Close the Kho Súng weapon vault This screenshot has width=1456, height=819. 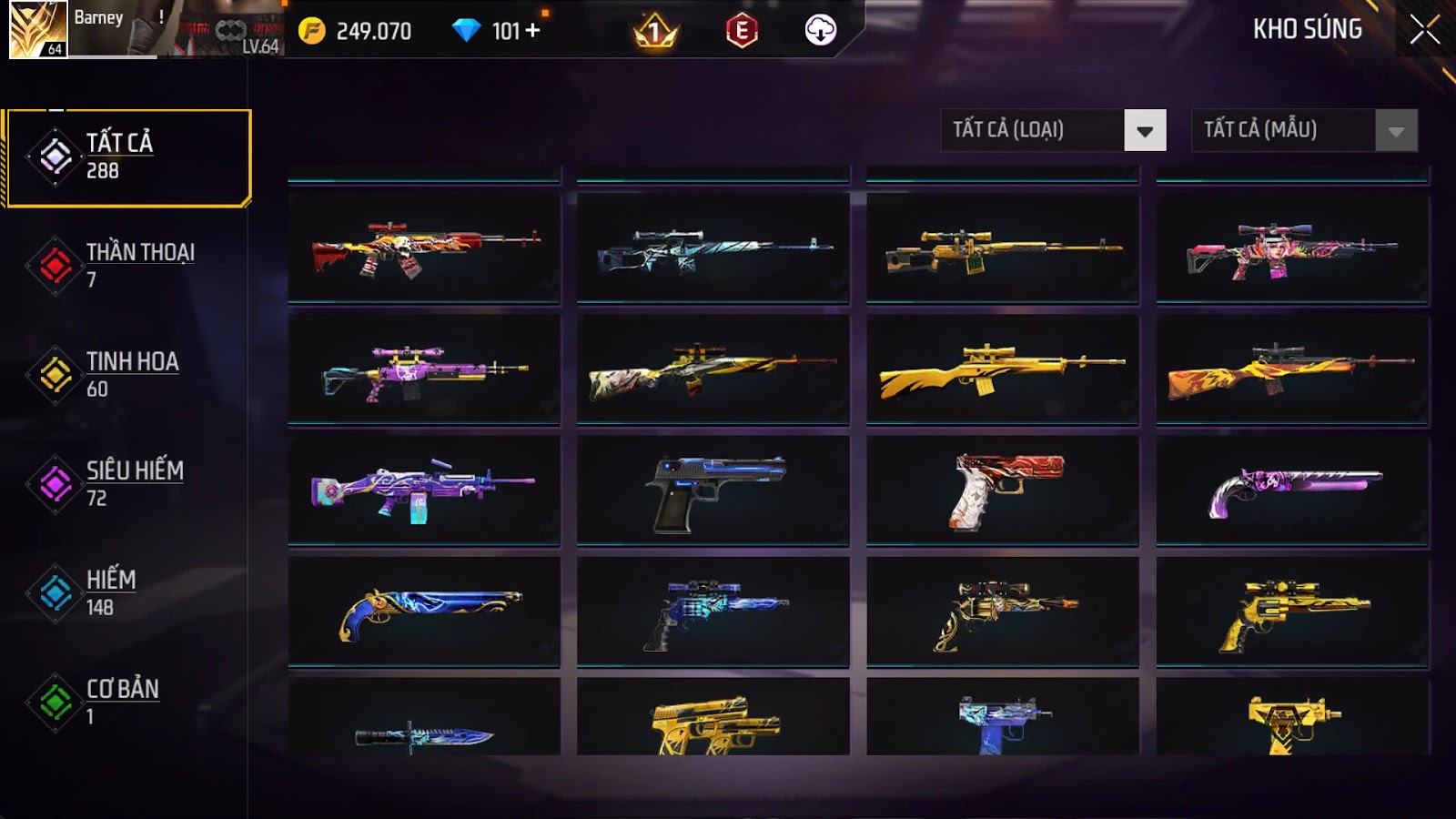click(1424, 30)
